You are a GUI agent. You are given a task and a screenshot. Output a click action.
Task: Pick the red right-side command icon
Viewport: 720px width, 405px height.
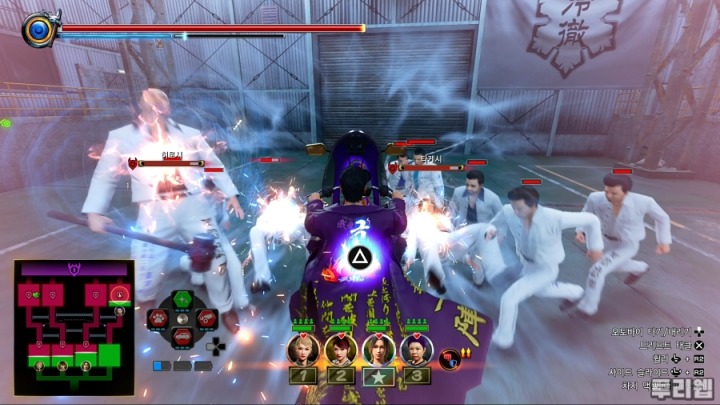pyautogui.click(x=207, y=319)
